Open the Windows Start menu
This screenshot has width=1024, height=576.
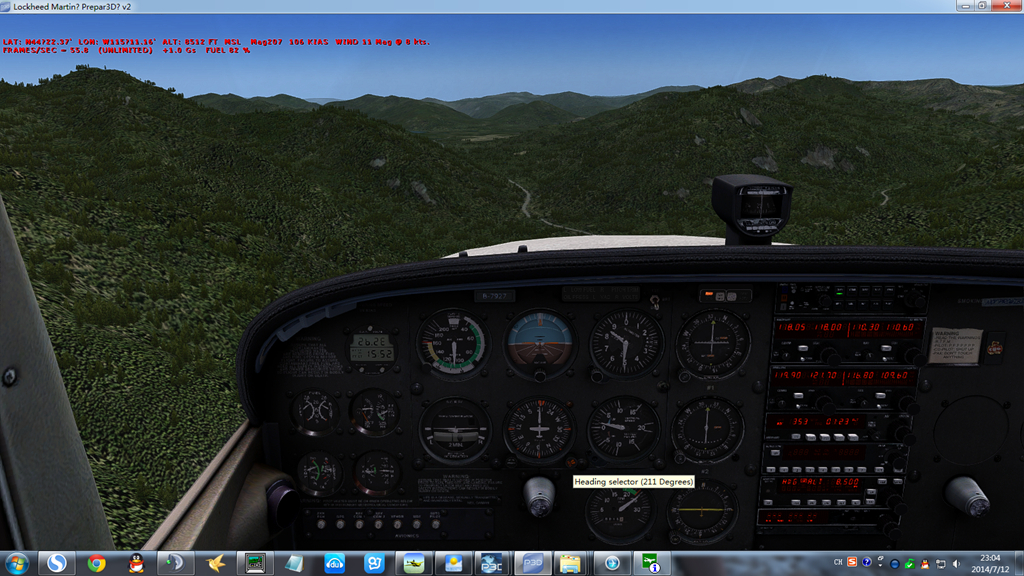tap(17, 563)
